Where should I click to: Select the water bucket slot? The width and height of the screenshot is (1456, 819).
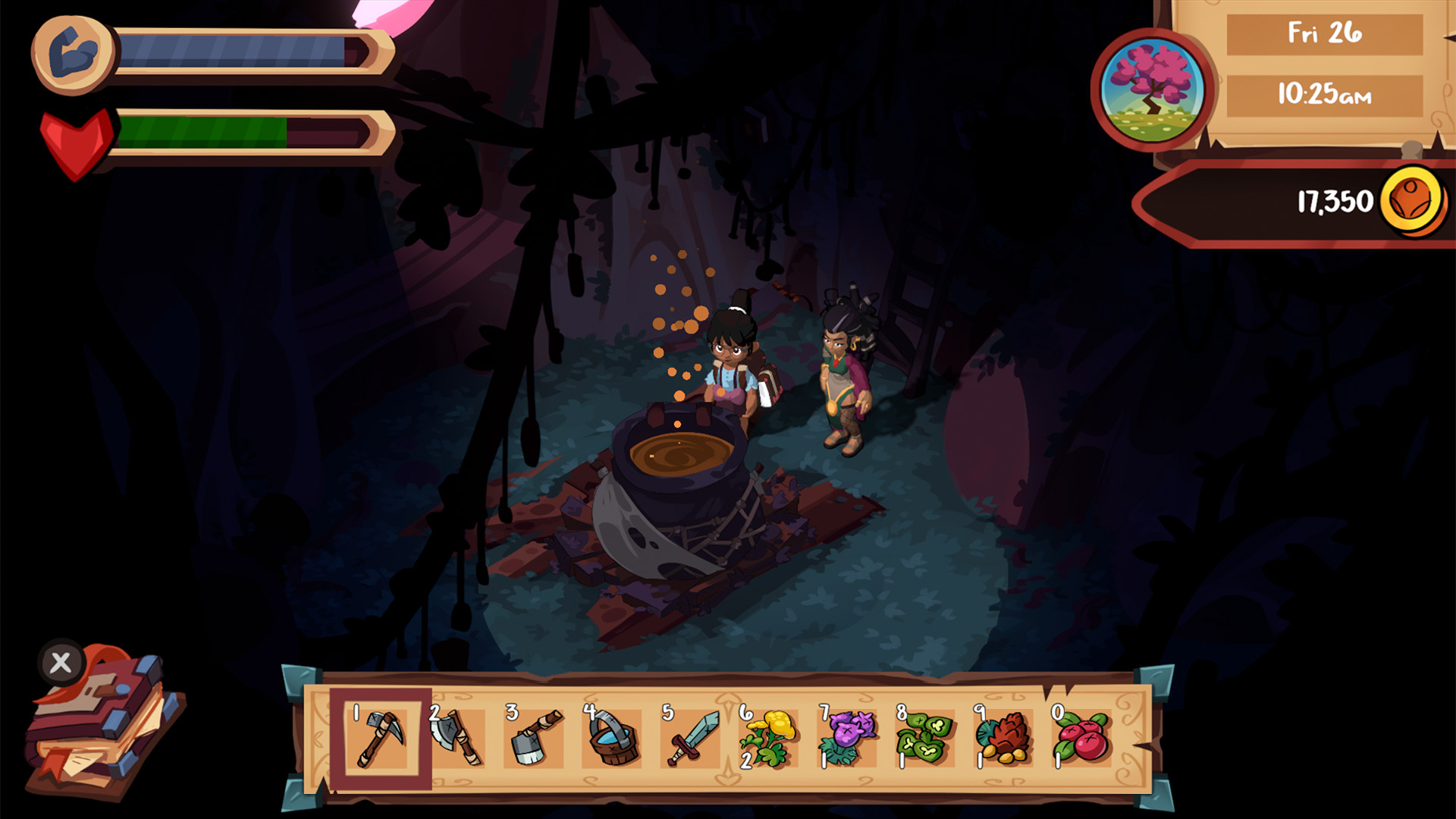pyautogui.click(x=613, y=739)
